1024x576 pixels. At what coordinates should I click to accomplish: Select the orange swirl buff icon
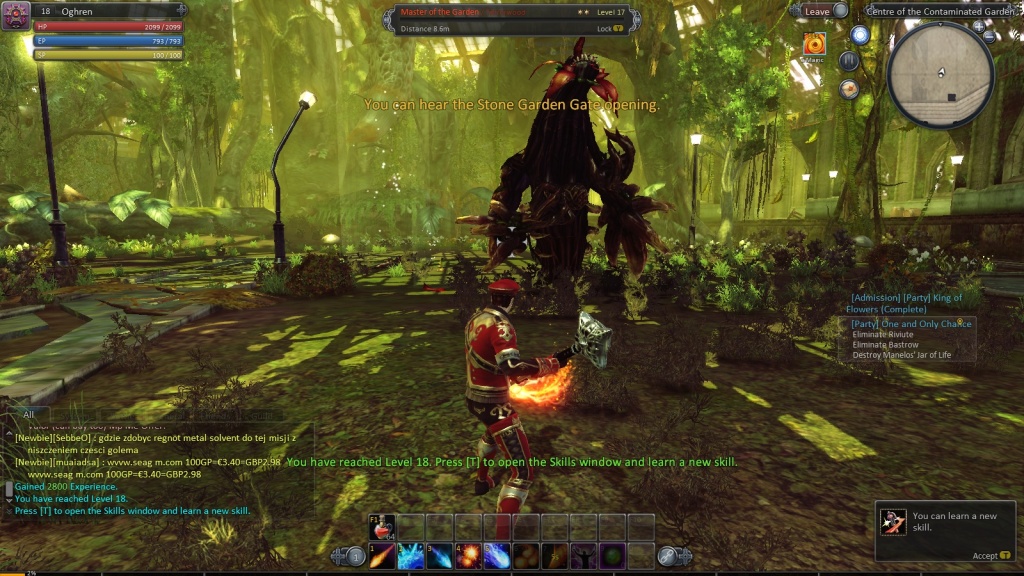click(x=815, y=44)
